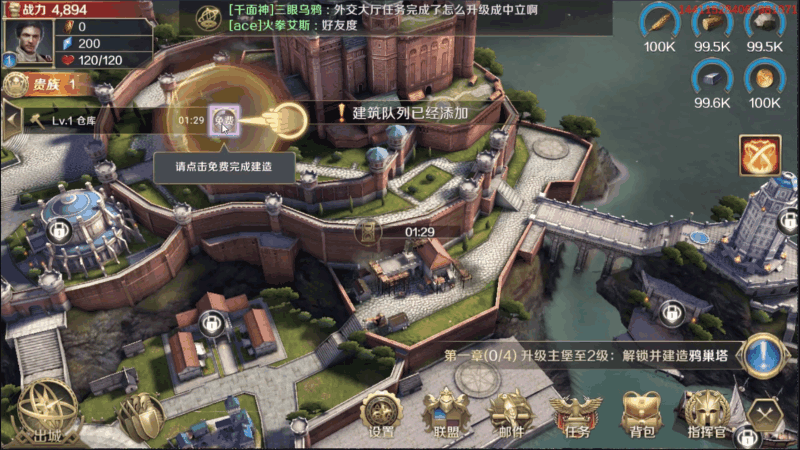Select the gold coin resource icon
The width and height of the screenshot is (800, 450).
(x=765, y=76)
